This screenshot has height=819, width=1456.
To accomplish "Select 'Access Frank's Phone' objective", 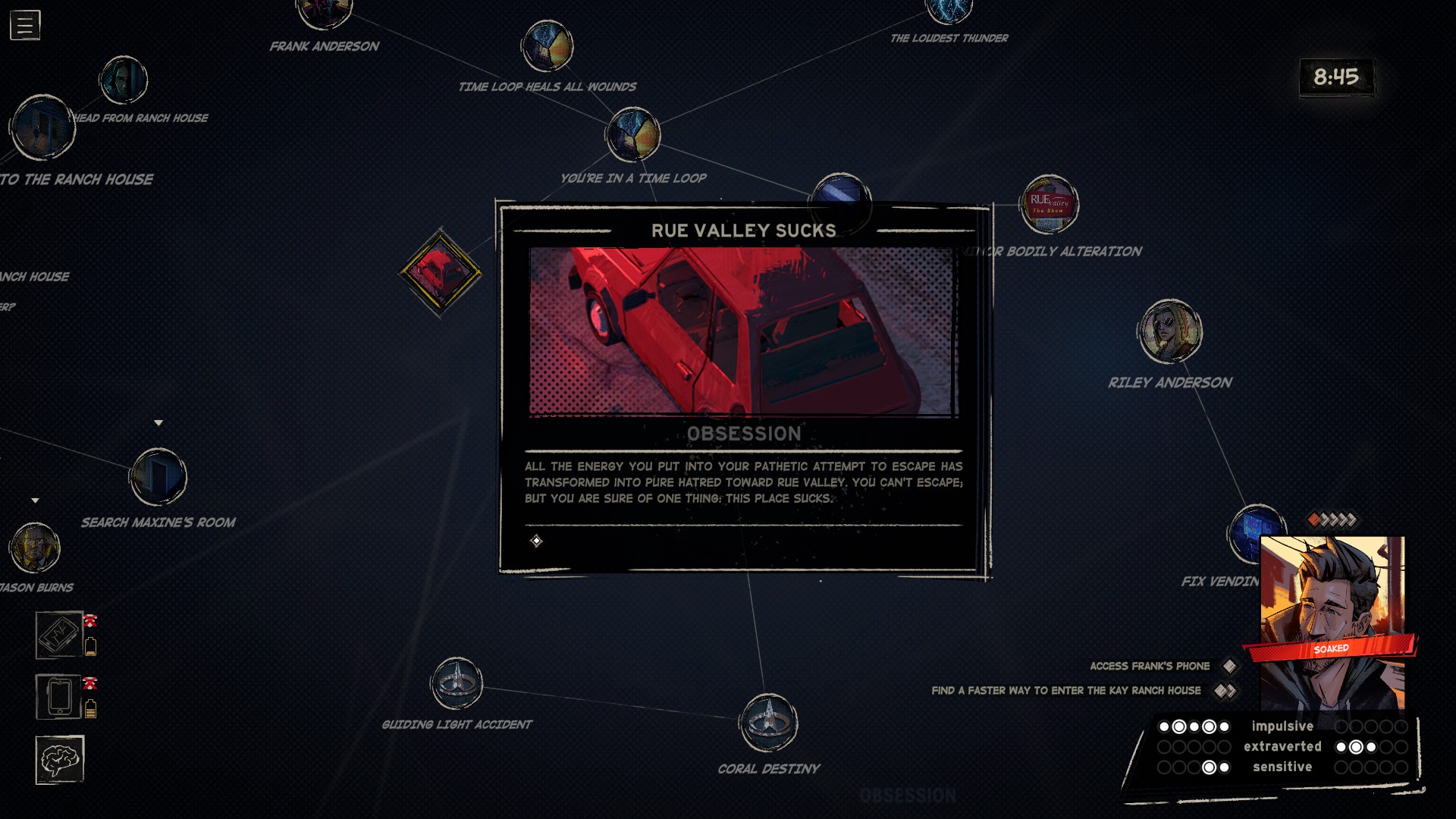I will (x=1150, y=666).
